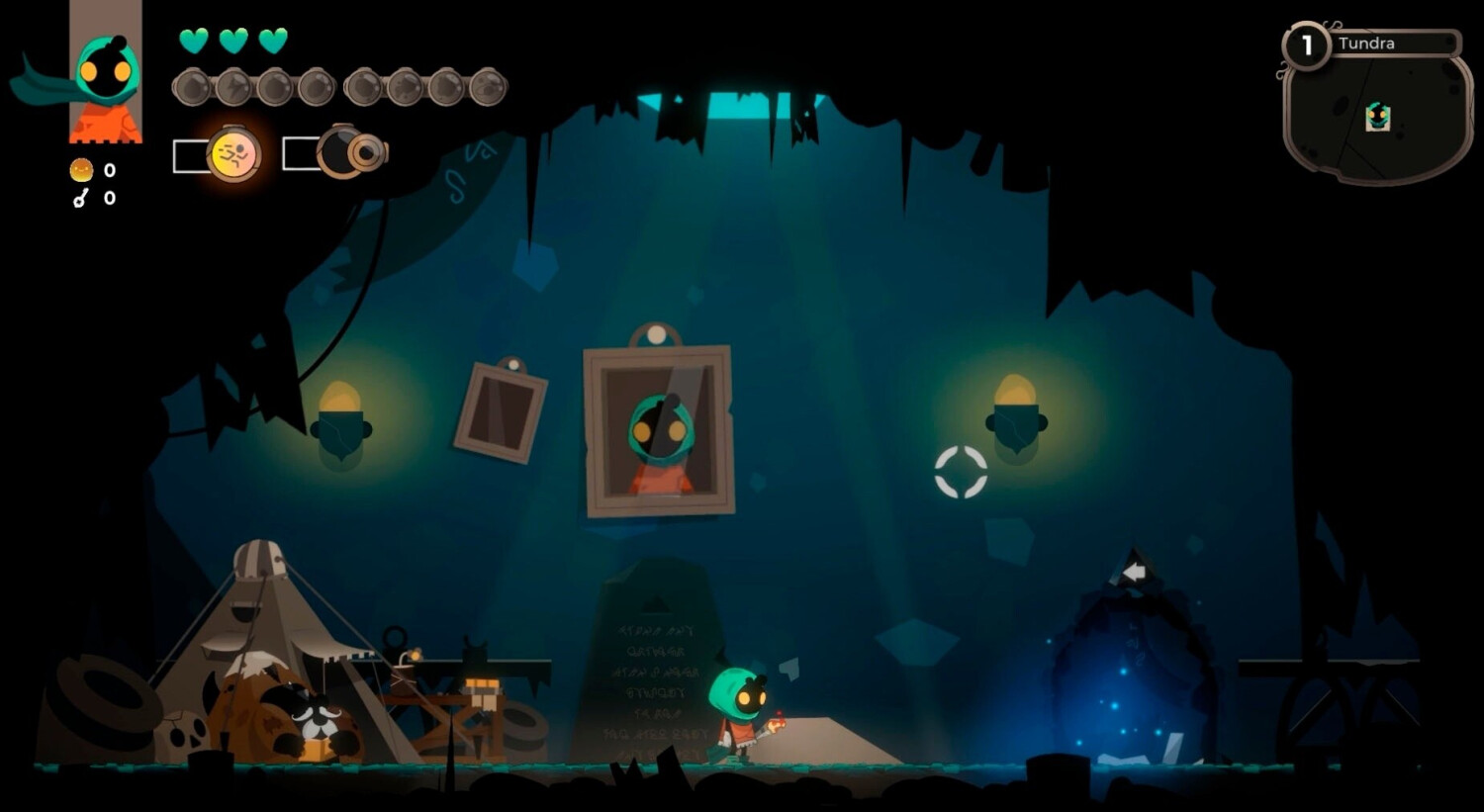Open the Tundra minimap
This screenshot has height=812, width=1484.
tap(1377, 109)
